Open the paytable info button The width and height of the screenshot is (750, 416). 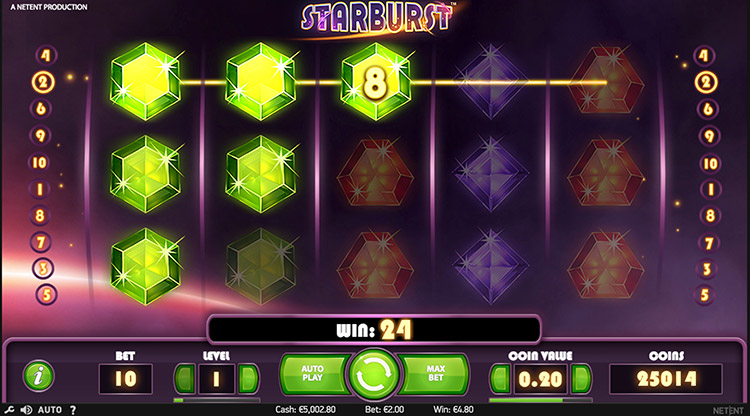(x=38, y=377)
